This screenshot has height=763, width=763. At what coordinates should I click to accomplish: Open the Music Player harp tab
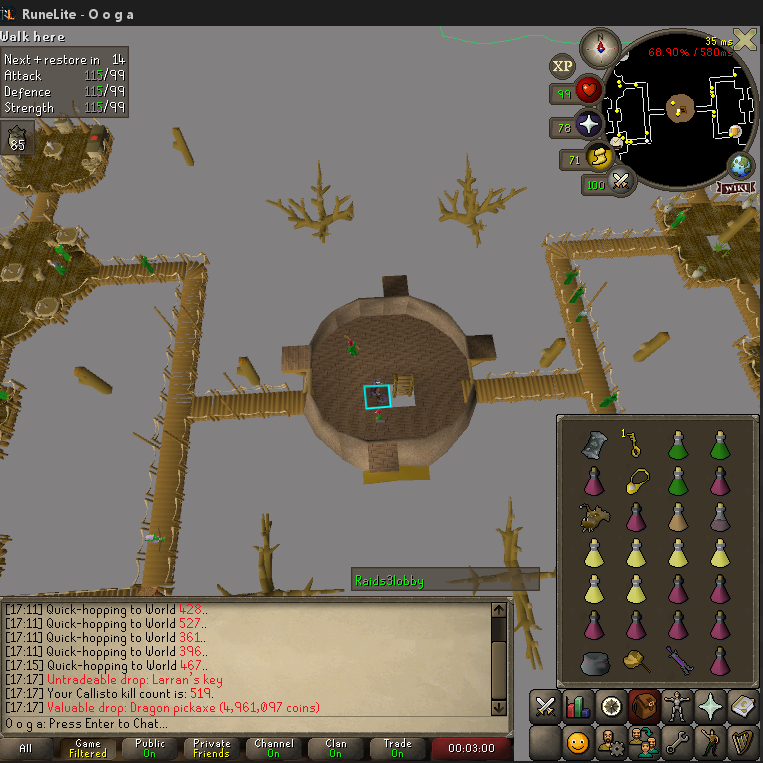(742, 742)
